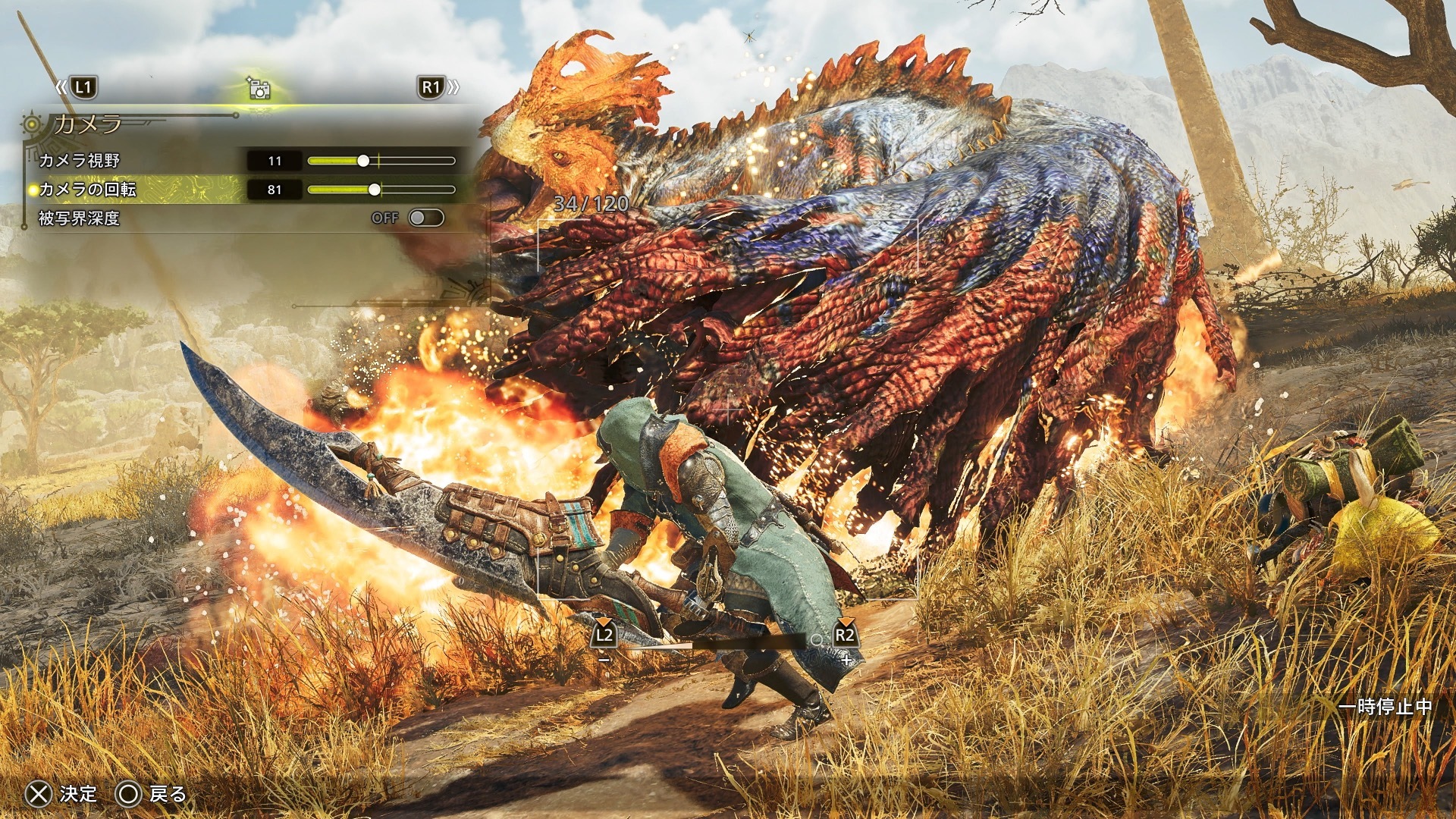1456x819 pixels.
Task: Select the カメラ視野 setting row
Action: (80, 161)
